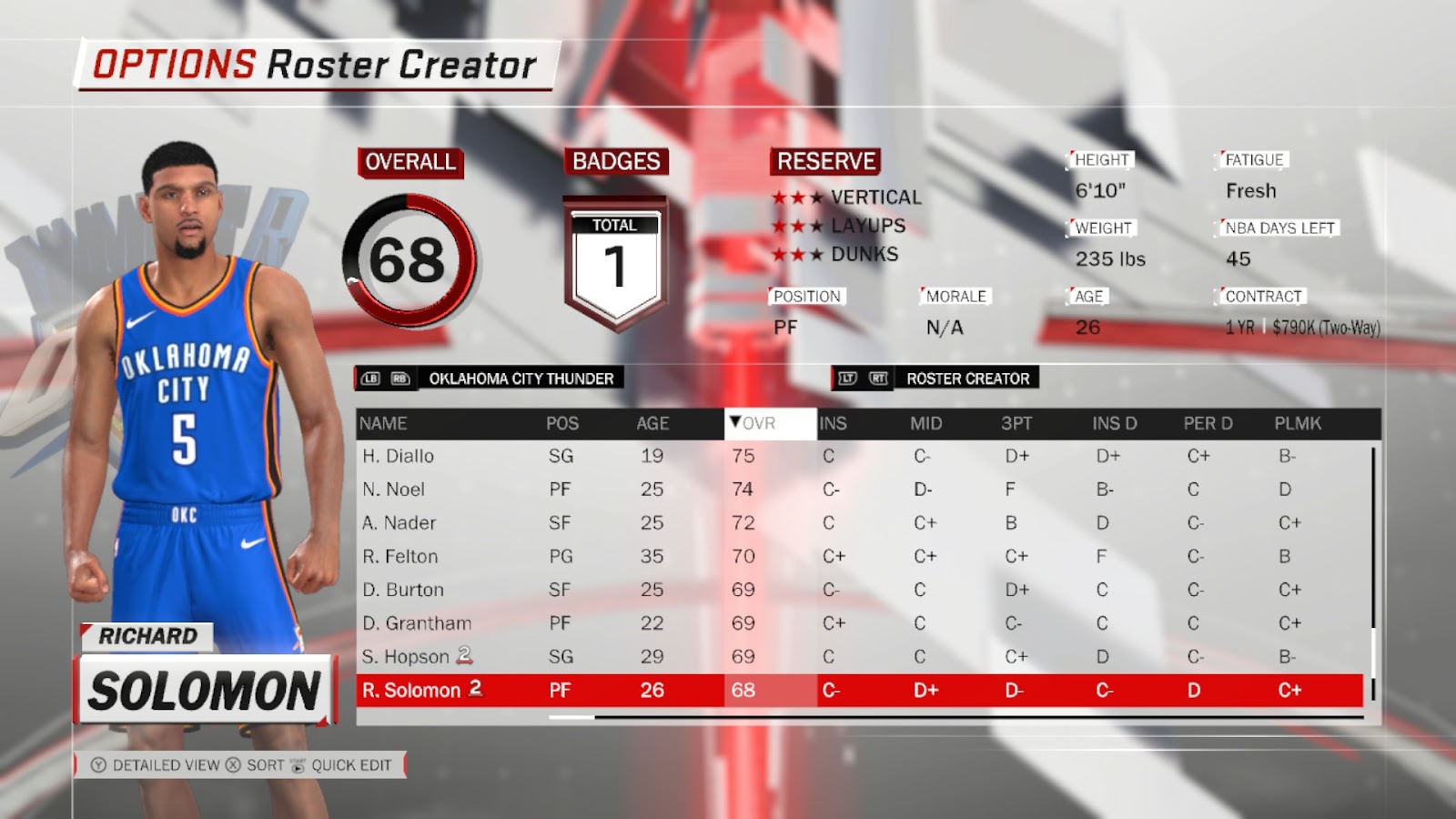Click the stars beside VERTICAL rating
The height and width of the screenshot is (819, 1456).
pyautogui.click(x=795, y=197)
